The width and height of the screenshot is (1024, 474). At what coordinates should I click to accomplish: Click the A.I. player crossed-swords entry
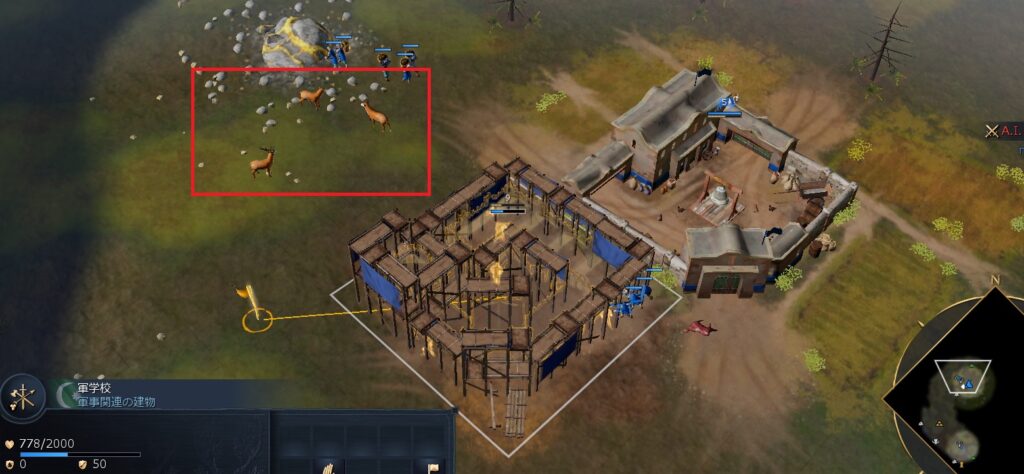tap(1003, 130)
